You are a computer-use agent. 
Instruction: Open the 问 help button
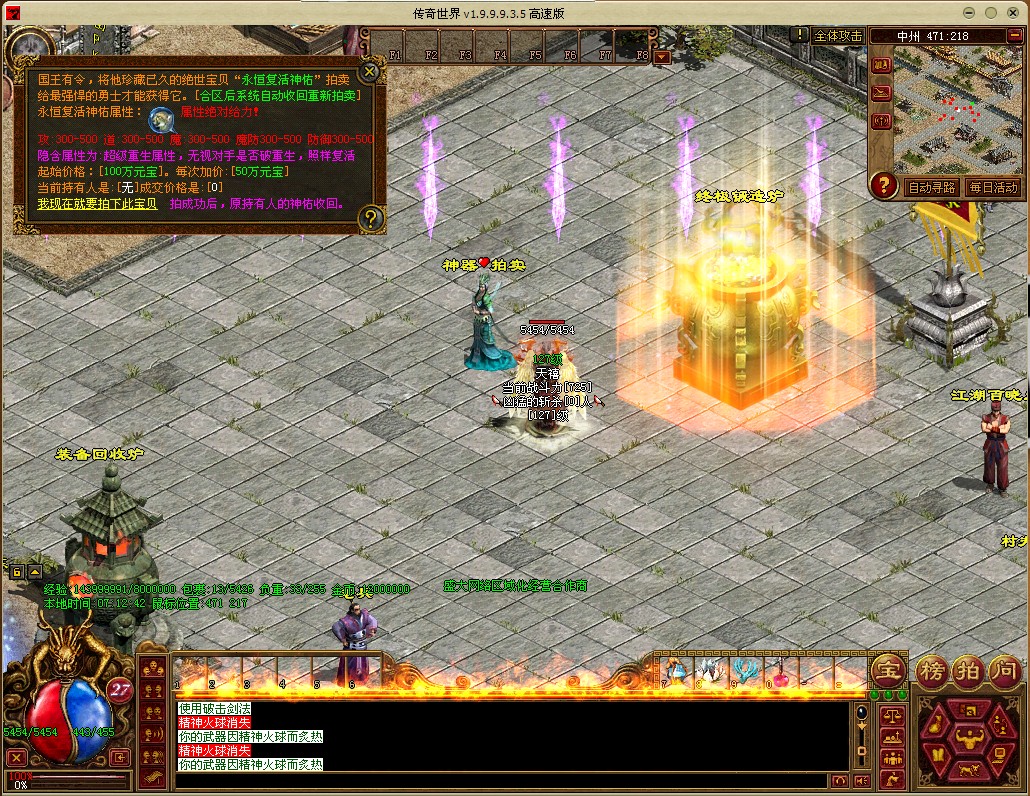click(x=1003, y=669)
